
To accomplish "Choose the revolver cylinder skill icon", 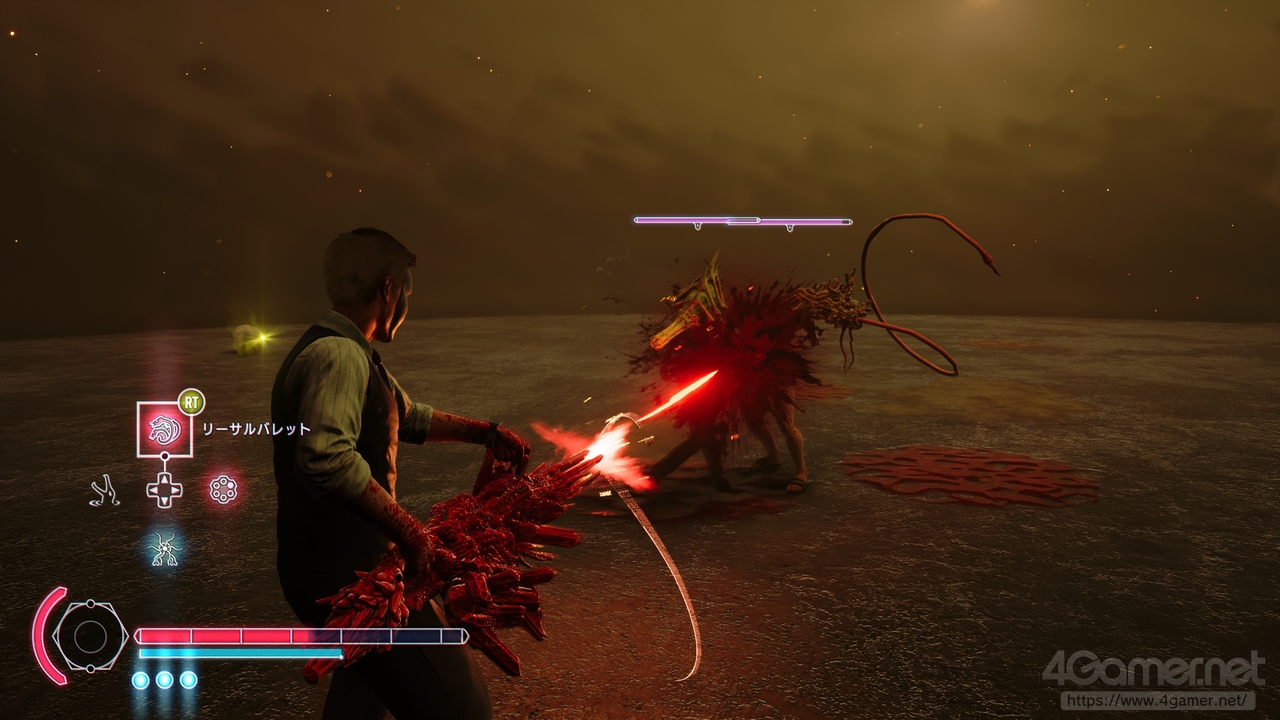I will 223,489.
